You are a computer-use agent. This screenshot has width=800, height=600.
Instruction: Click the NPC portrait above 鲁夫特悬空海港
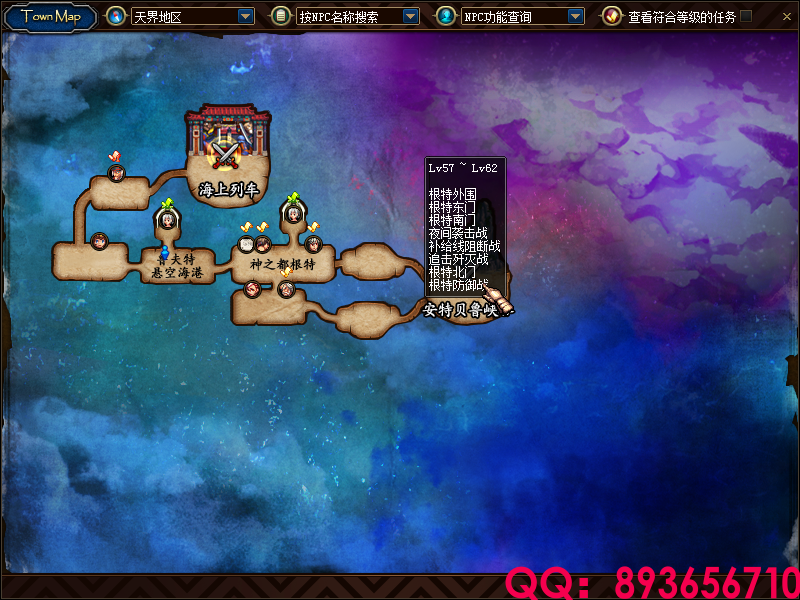[167, 220]
